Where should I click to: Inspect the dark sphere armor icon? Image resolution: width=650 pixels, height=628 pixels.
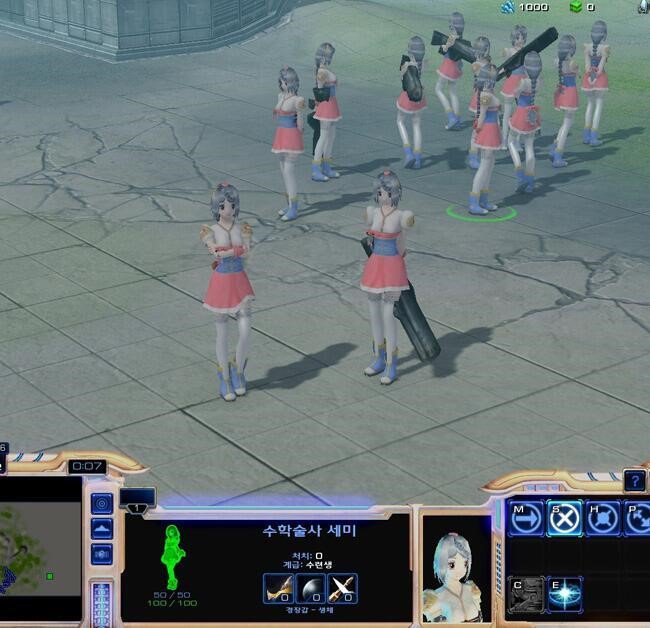310,589
